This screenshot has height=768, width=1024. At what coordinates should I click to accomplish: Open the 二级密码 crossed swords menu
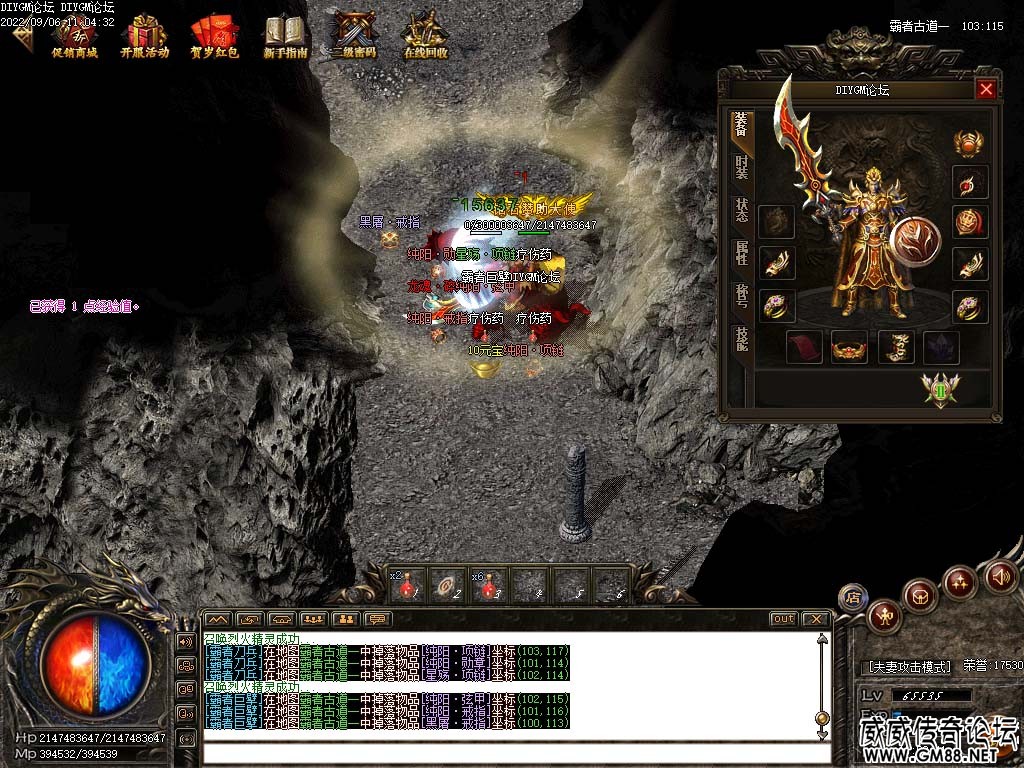pyautogui.click(x=355, y=36)
